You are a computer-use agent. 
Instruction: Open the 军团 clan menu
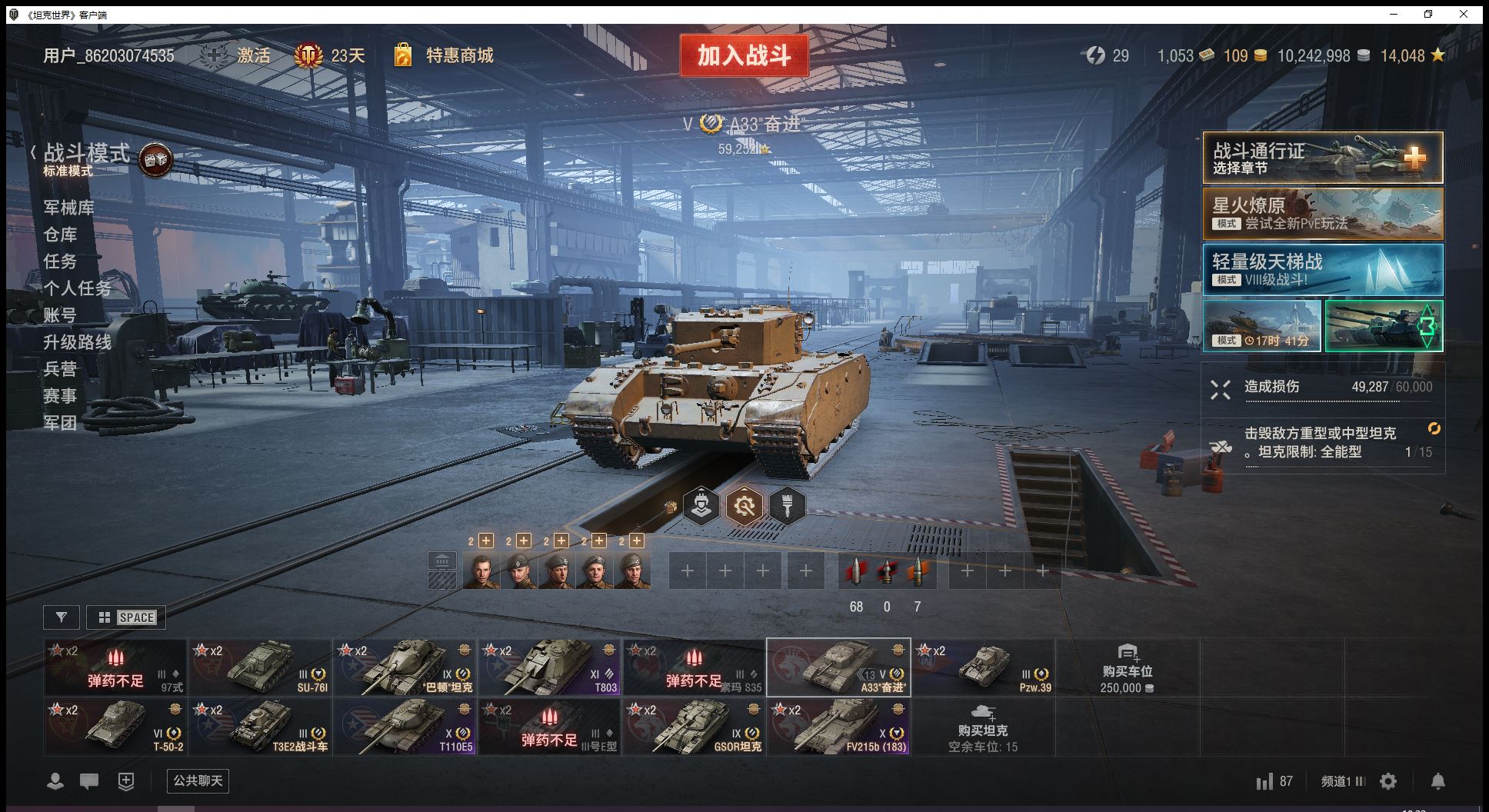pos(60,423)
